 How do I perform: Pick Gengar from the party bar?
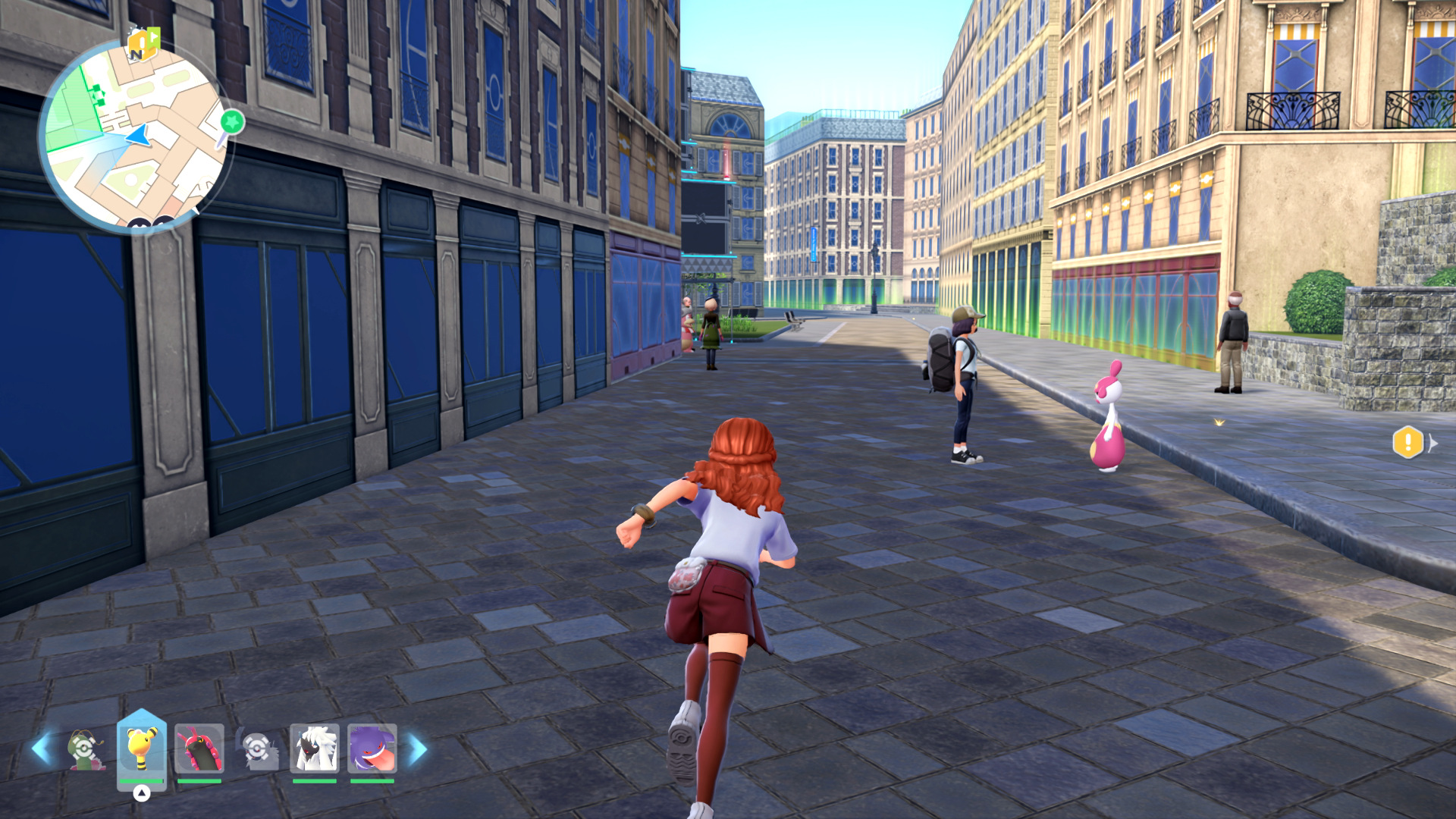(x=372, y=748)
